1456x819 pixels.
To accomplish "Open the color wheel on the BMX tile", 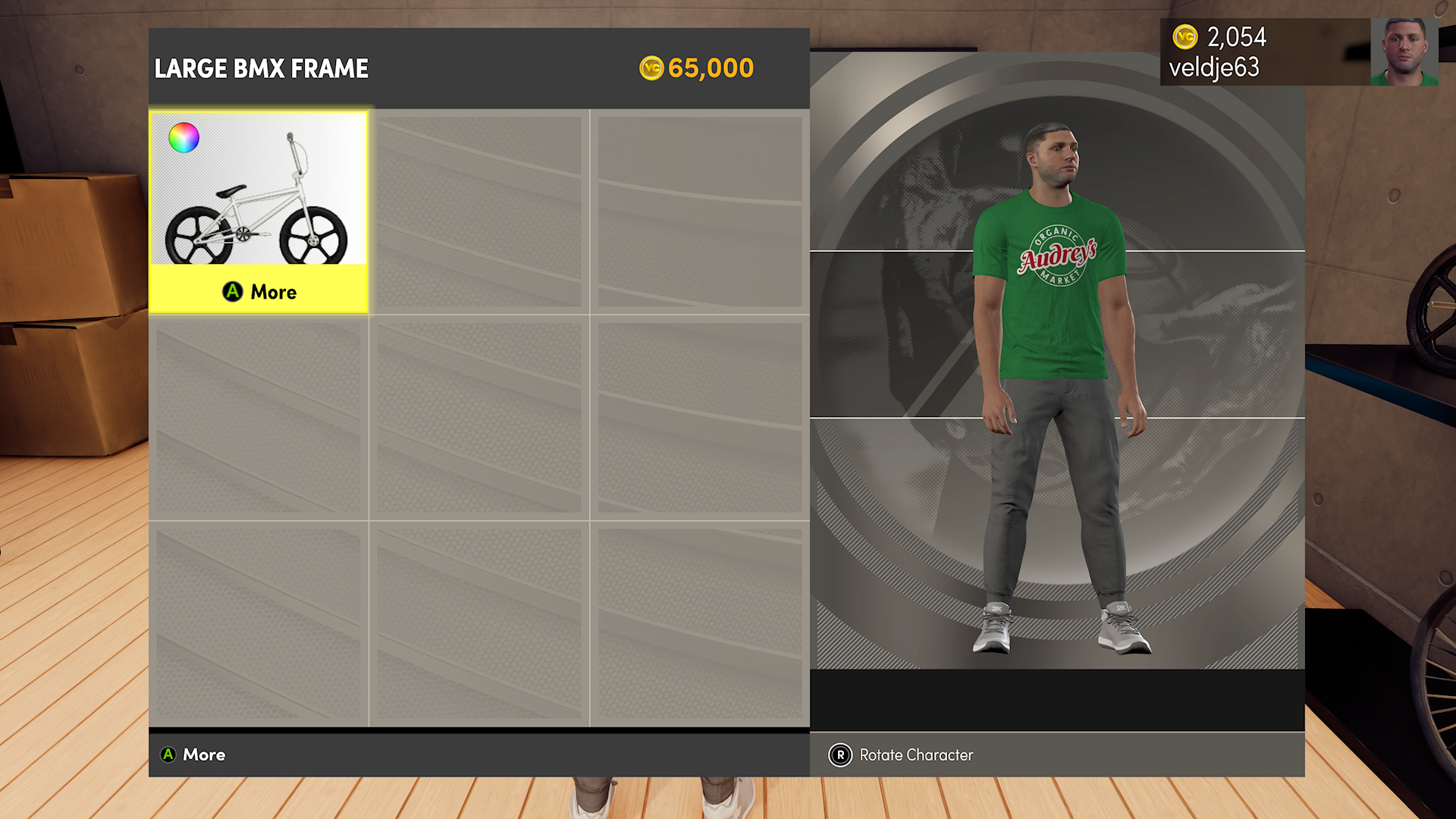I will pyautogui.click(x=184, y=138).
